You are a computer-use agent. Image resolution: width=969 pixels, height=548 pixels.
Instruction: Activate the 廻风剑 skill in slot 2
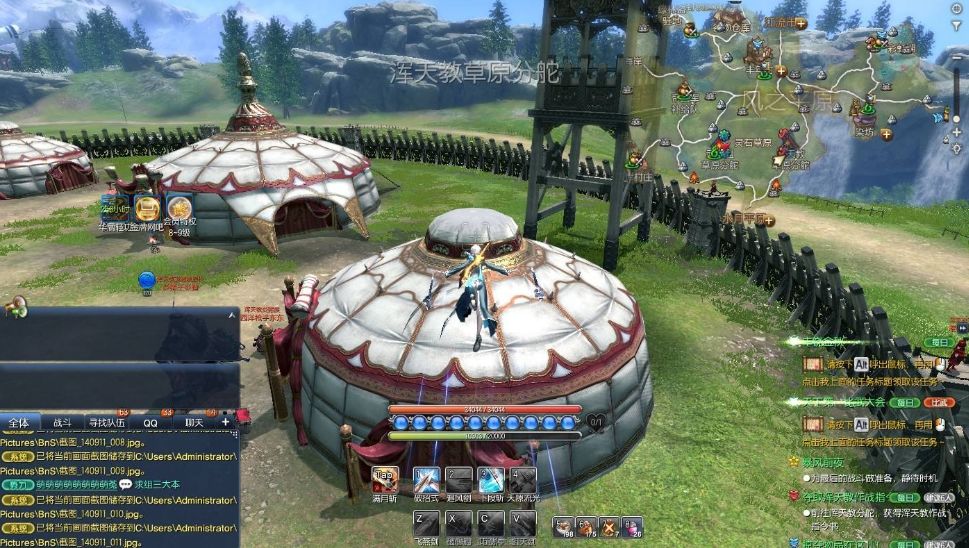coord(459,480)
